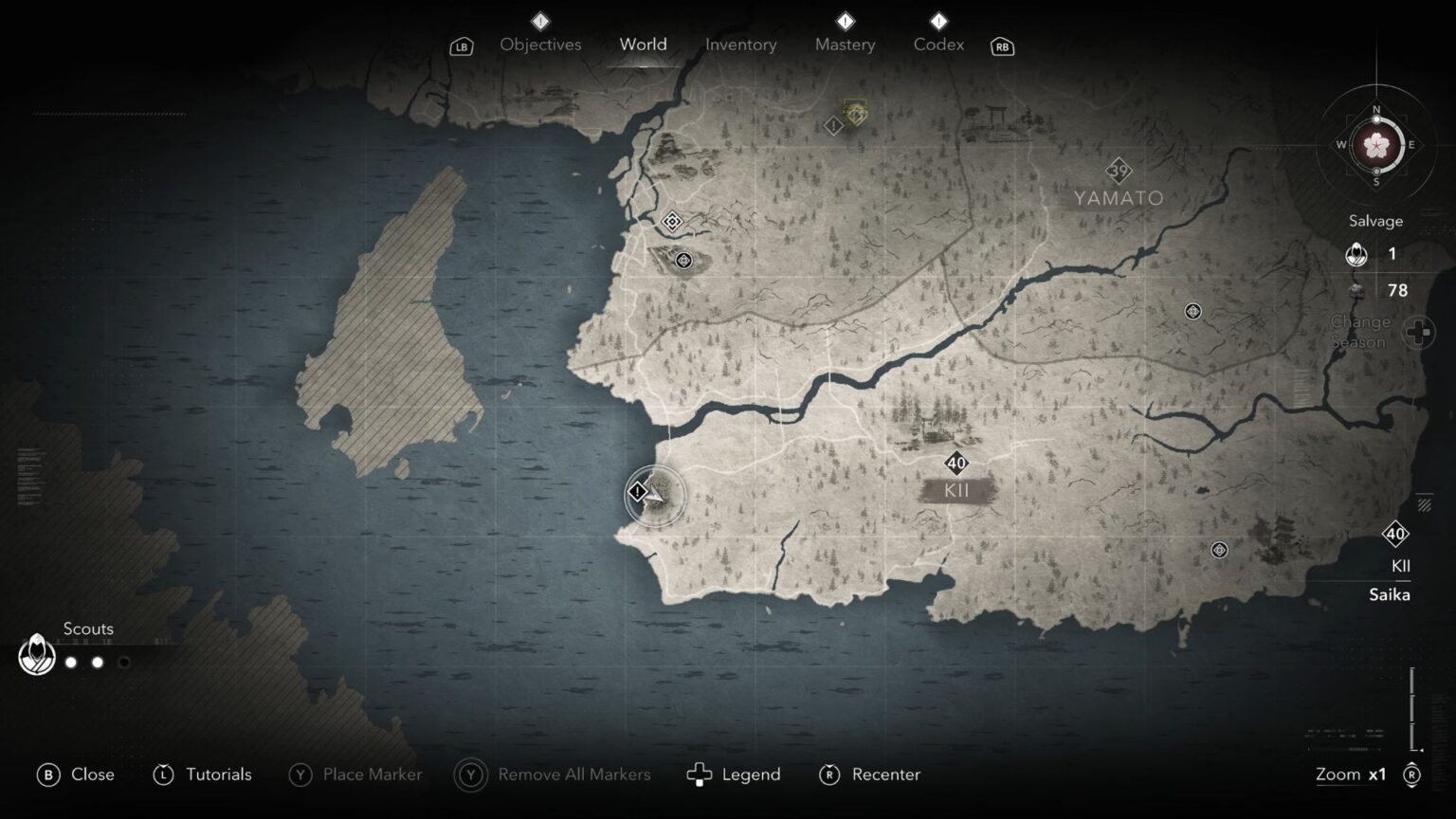Switch to the Mastery tab
The width and height of the screenshot is (1456, 819).
tap(844, 45)
